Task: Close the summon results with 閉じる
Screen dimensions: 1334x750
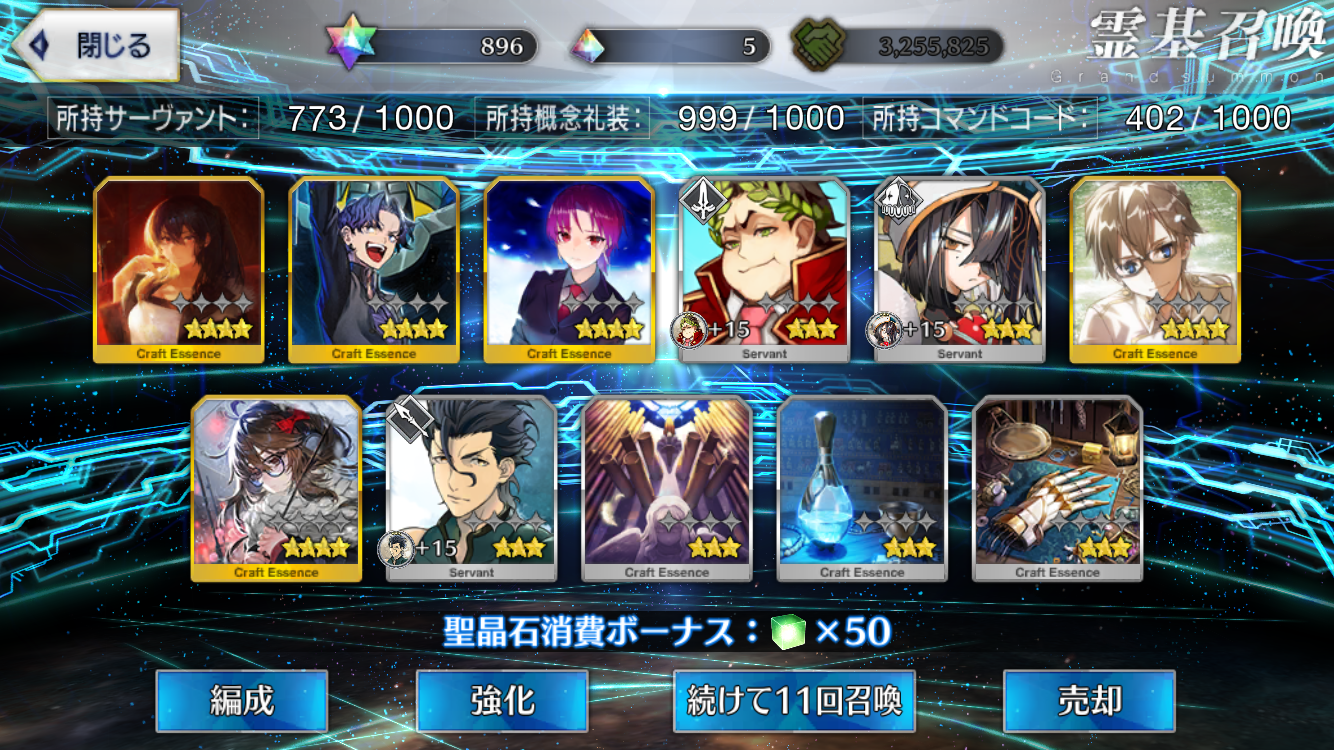Action: [x=96, y=46]
